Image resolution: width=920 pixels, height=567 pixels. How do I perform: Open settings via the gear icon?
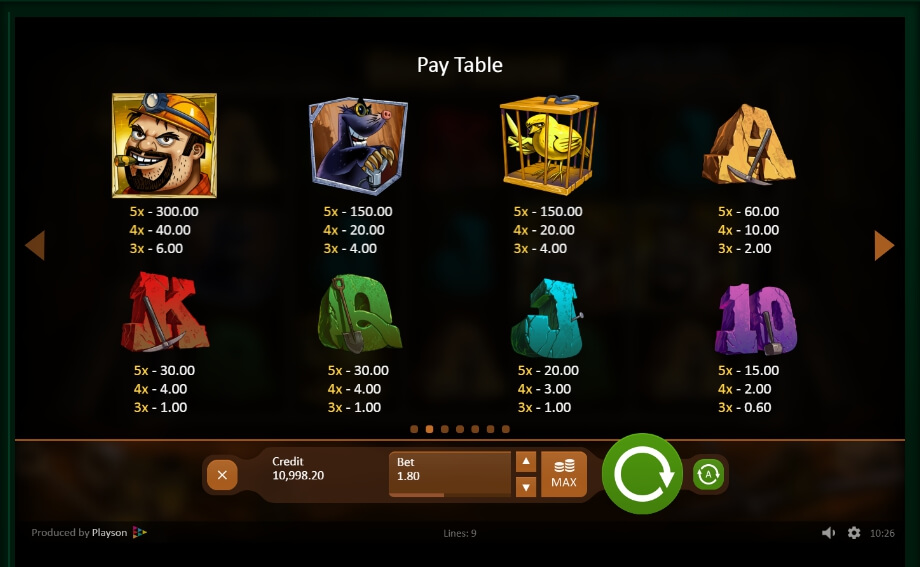point(854,533)
